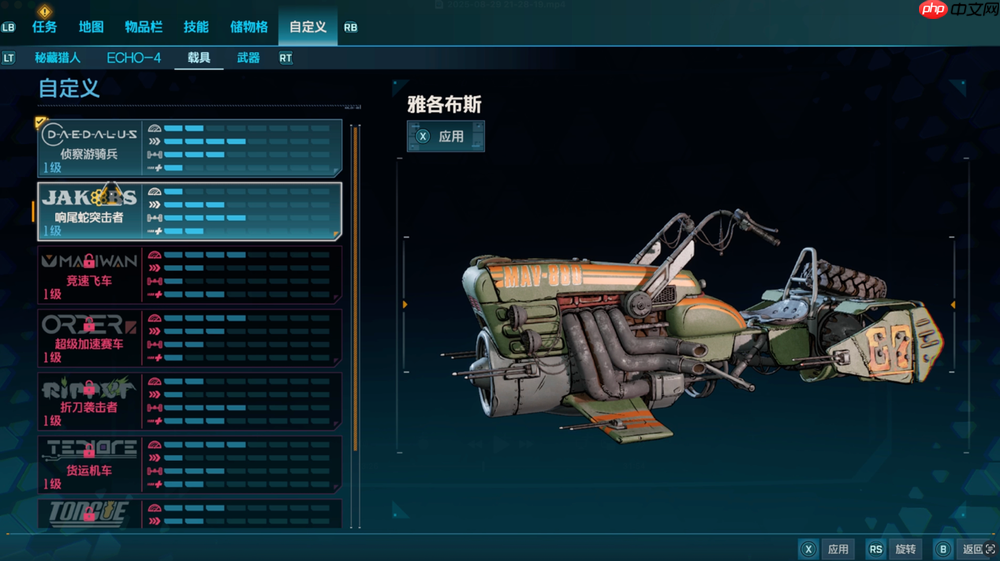The image size is (1000, 561).
Task: Switch to the ECHO-4 sub-tab
Action: tap(134, 58)
